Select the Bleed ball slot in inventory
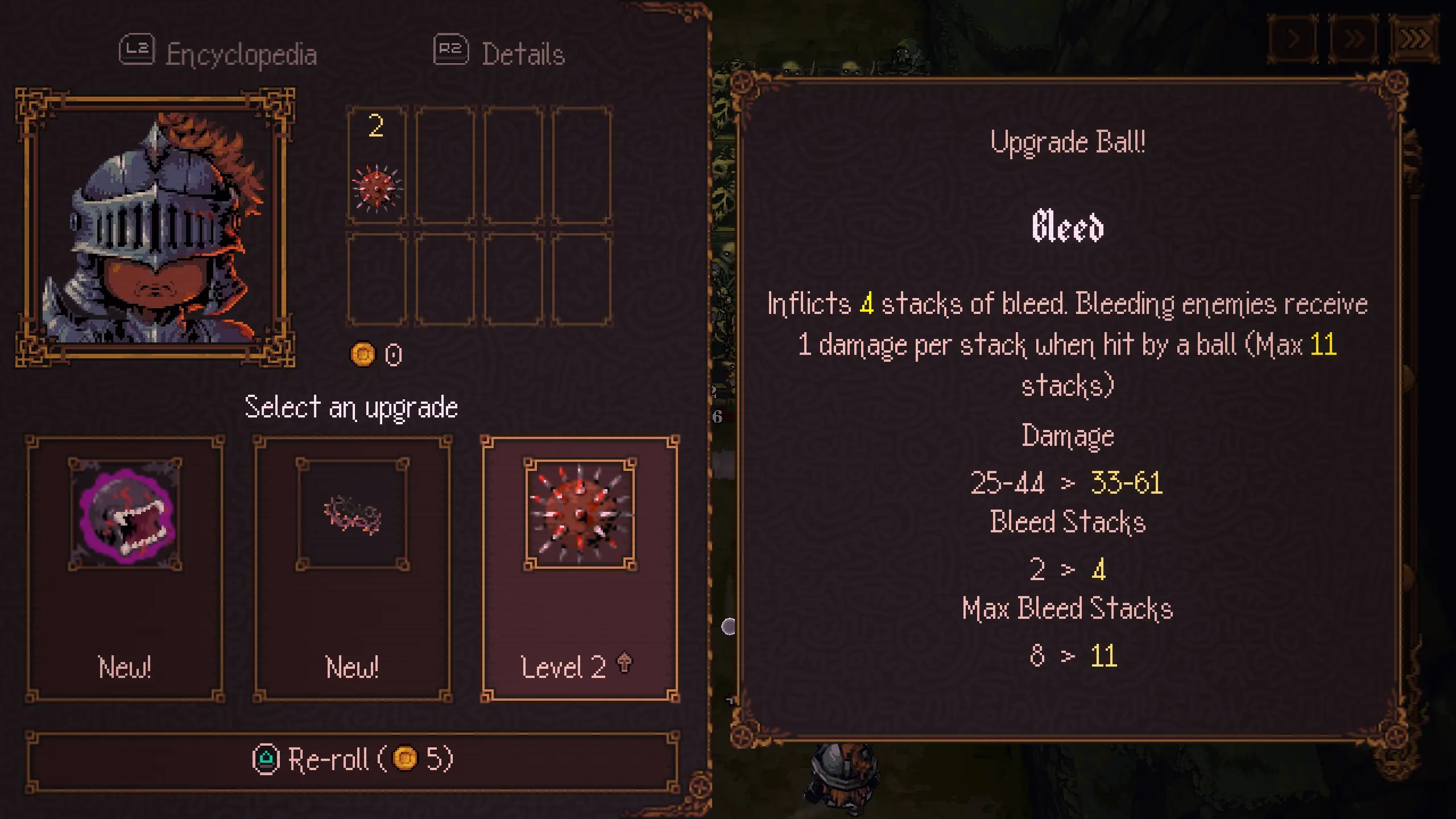This screenshot has width=1456, height=819. pyautogui.click(x=377, y=165)
